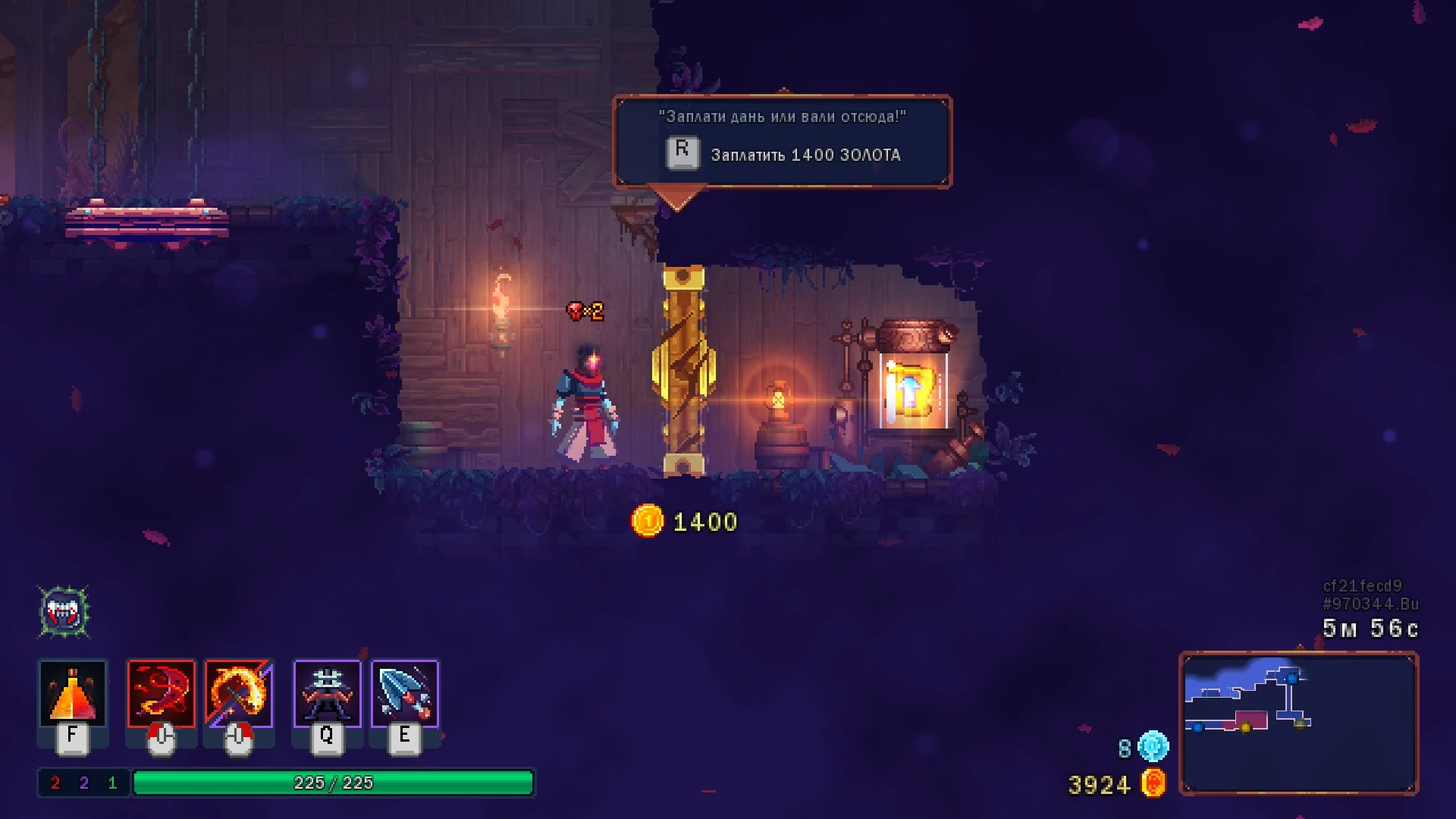Click the green vampirism status icon above skill bar
This screenshot has height=819, width=1456.
[x=64, y=610]
